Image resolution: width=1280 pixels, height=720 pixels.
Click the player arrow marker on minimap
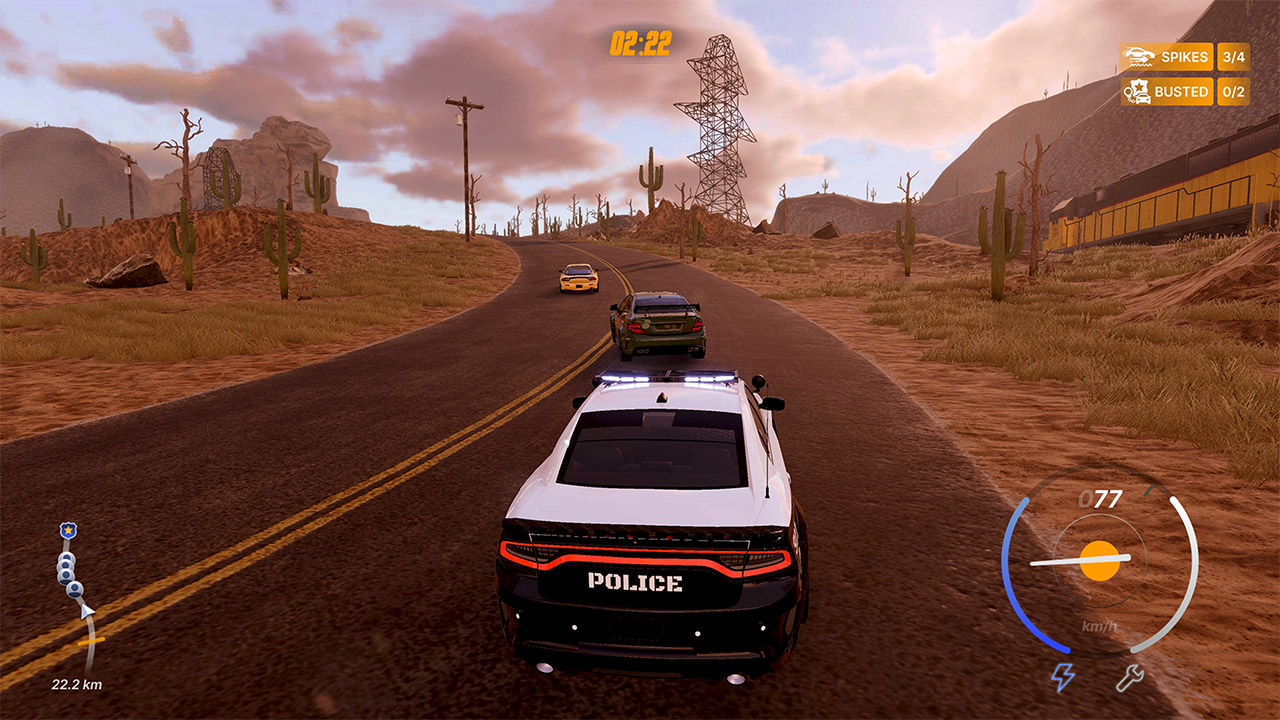pyautogui.click(x=86, y=611)
